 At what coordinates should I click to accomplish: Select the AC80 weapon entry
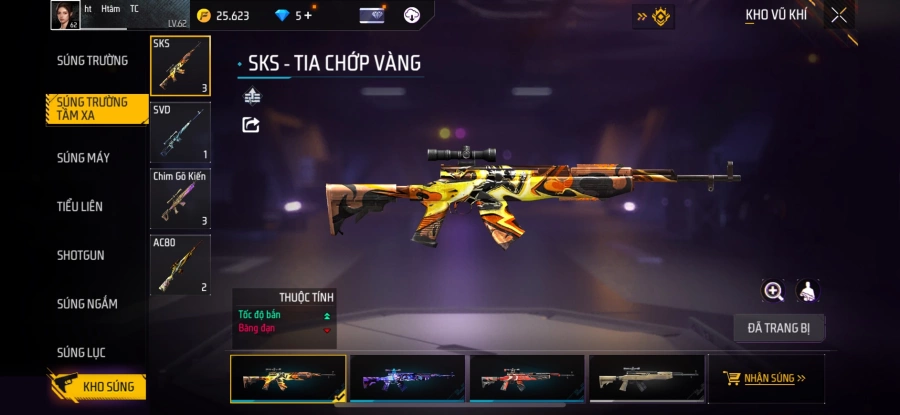(x=180, y=265)
